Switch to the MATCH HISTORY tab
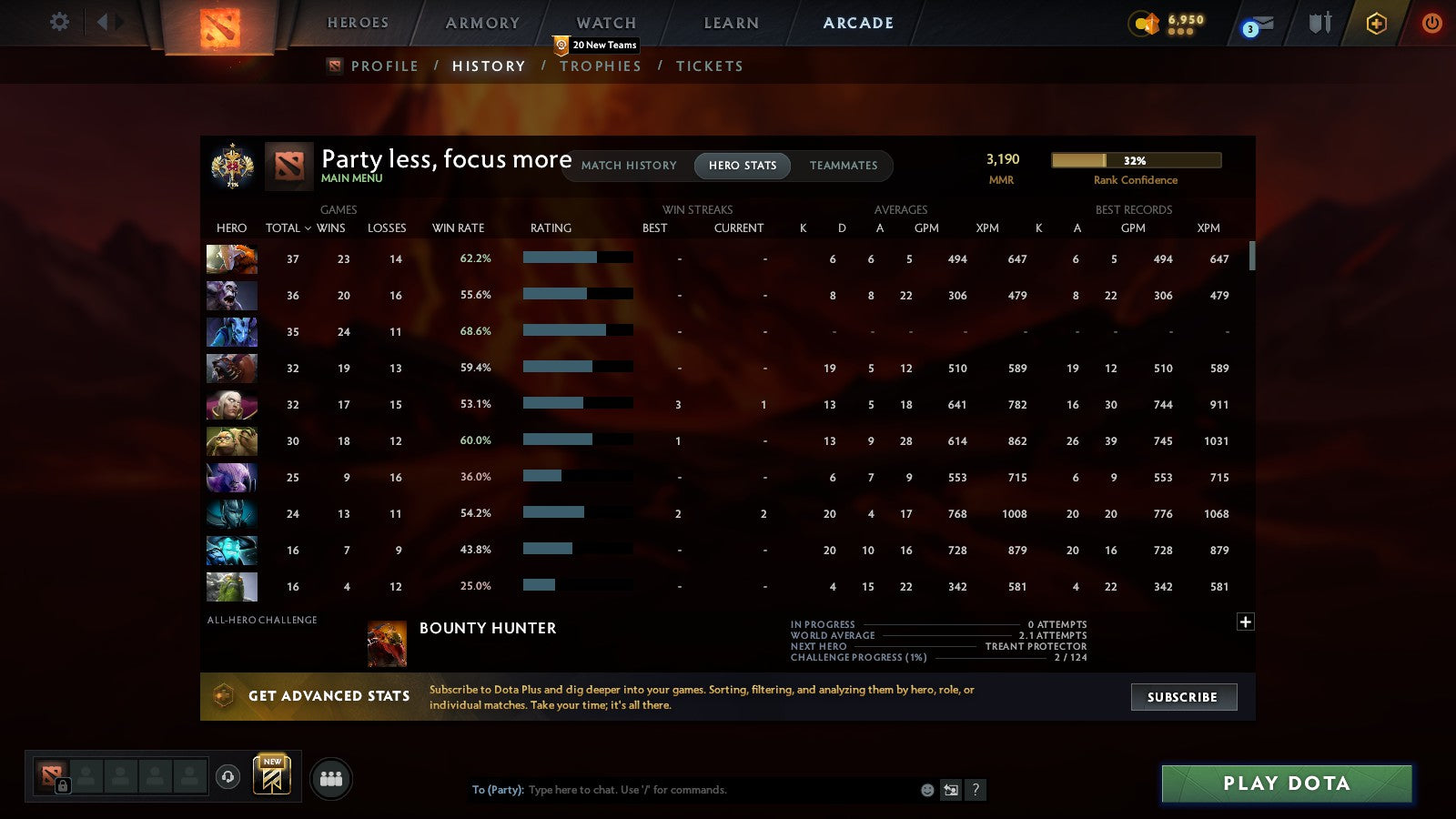Image resolution: width=1456 pixels, height=819 pixels. pyautogui.click(x=628, y=166)
